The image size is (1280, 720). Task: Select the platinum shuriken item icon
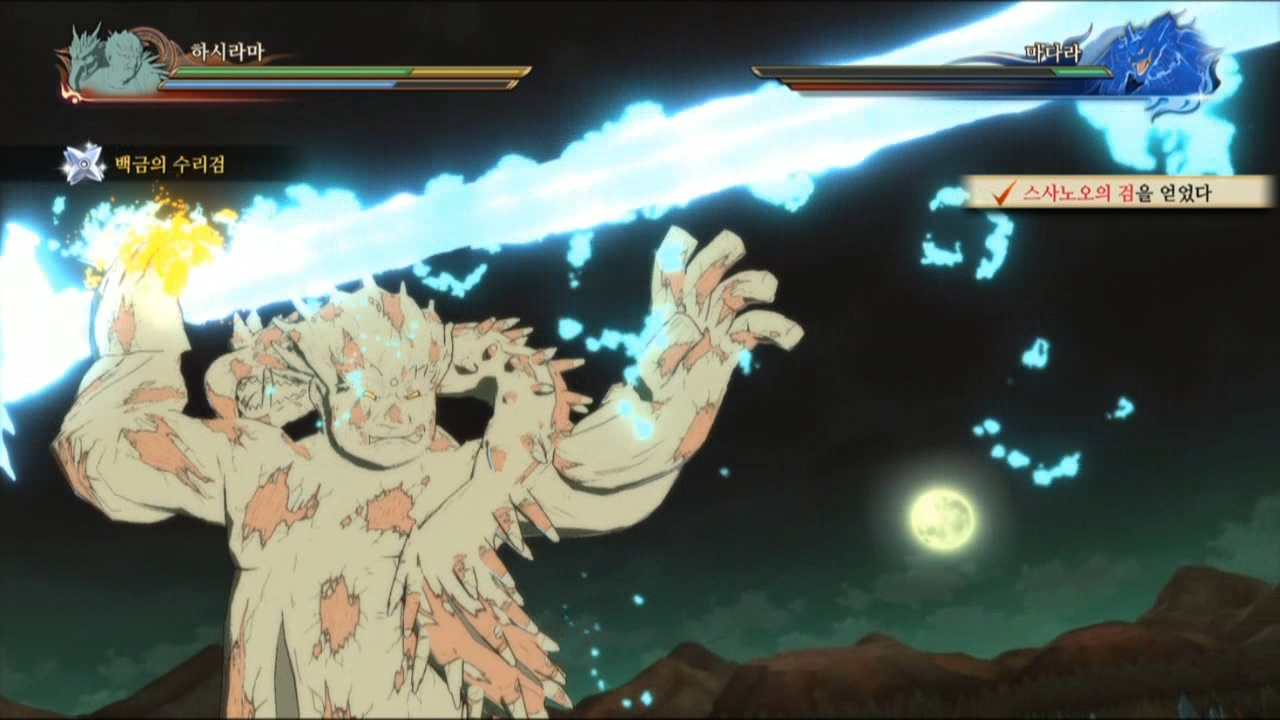tap(84, 163)
